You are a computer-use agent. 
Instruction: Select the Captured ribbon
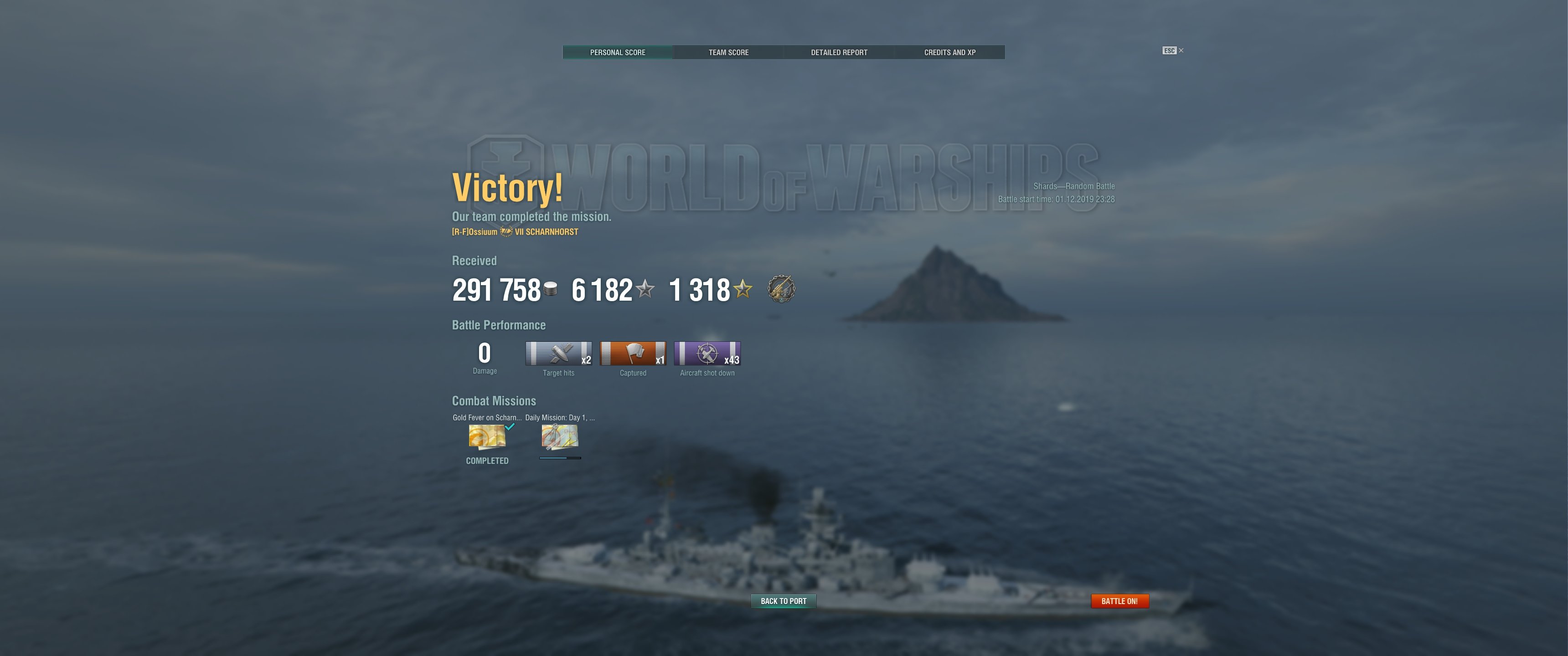[632, 354]
